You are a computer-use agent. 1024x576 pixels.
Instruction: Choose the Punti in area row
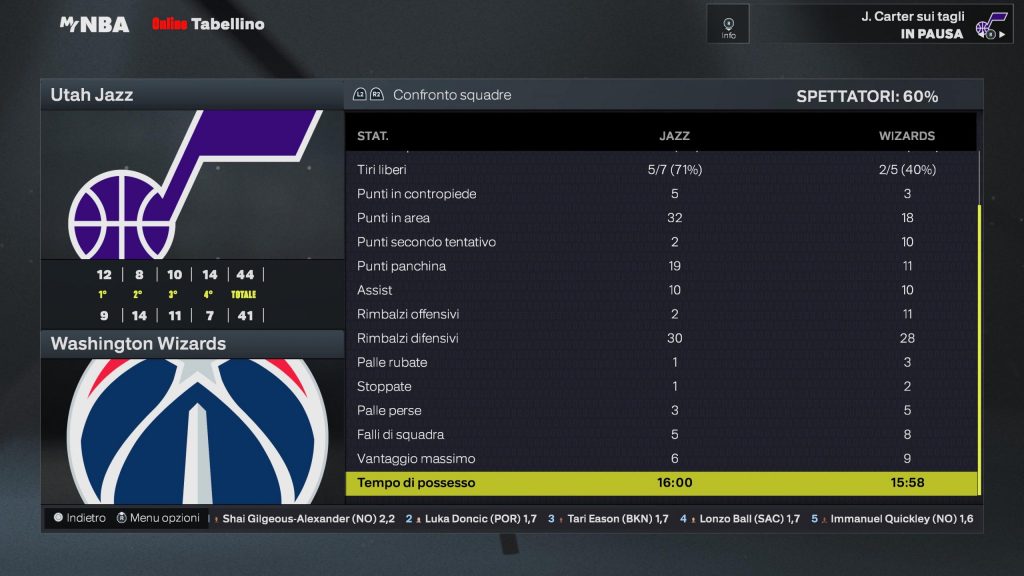click(661, 218)
